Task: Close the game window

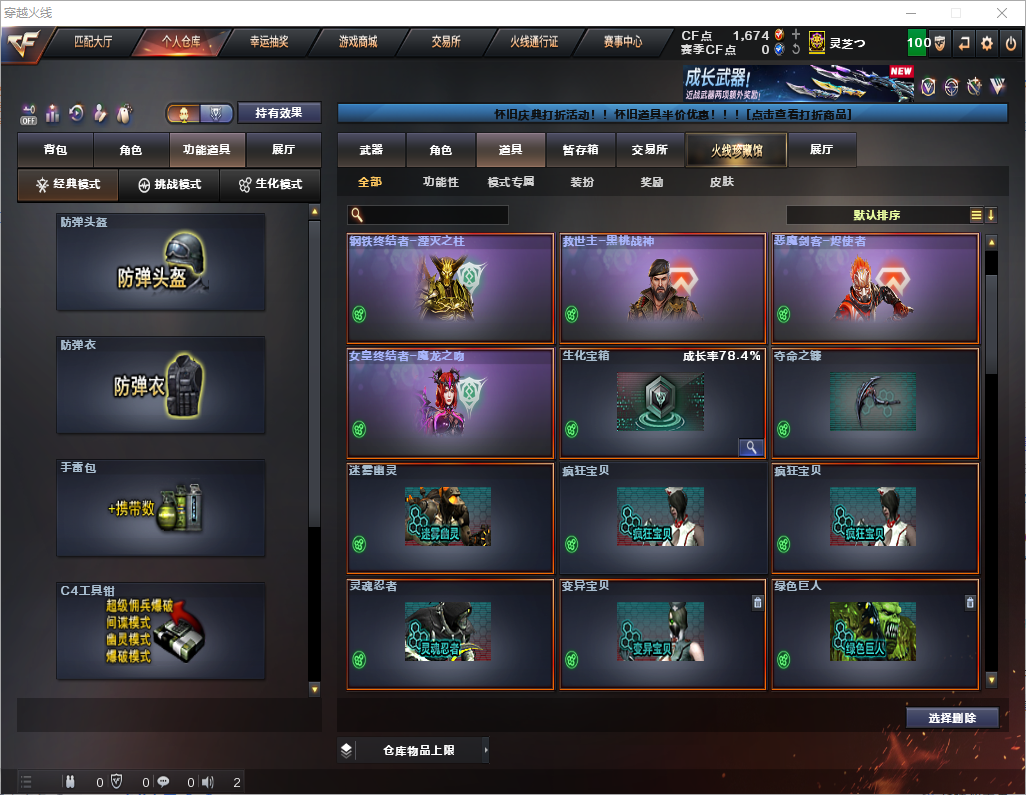Action: (x=1001, y=13)
